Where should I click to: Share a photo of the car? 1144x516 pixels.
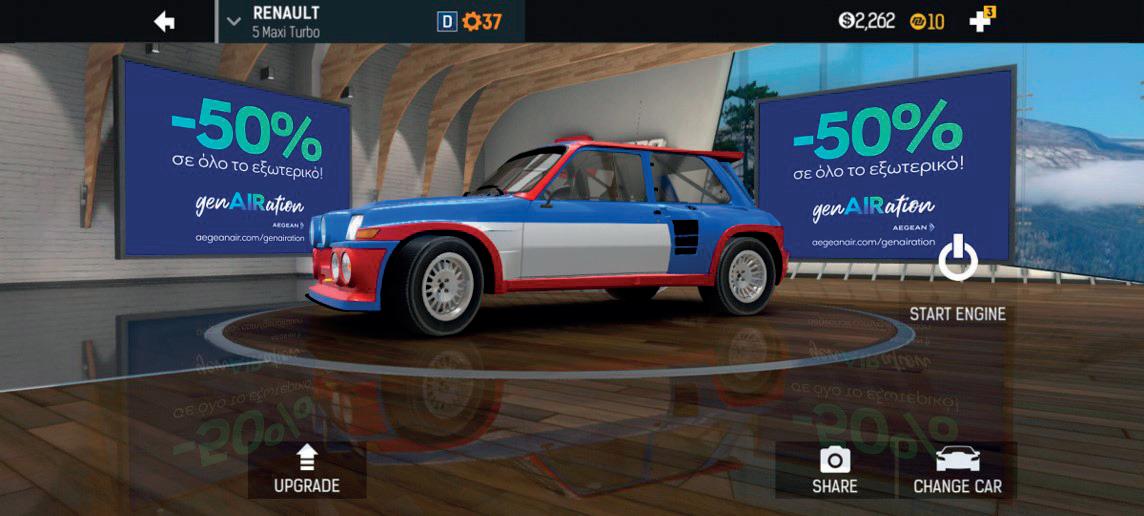[x=834, y=470]
